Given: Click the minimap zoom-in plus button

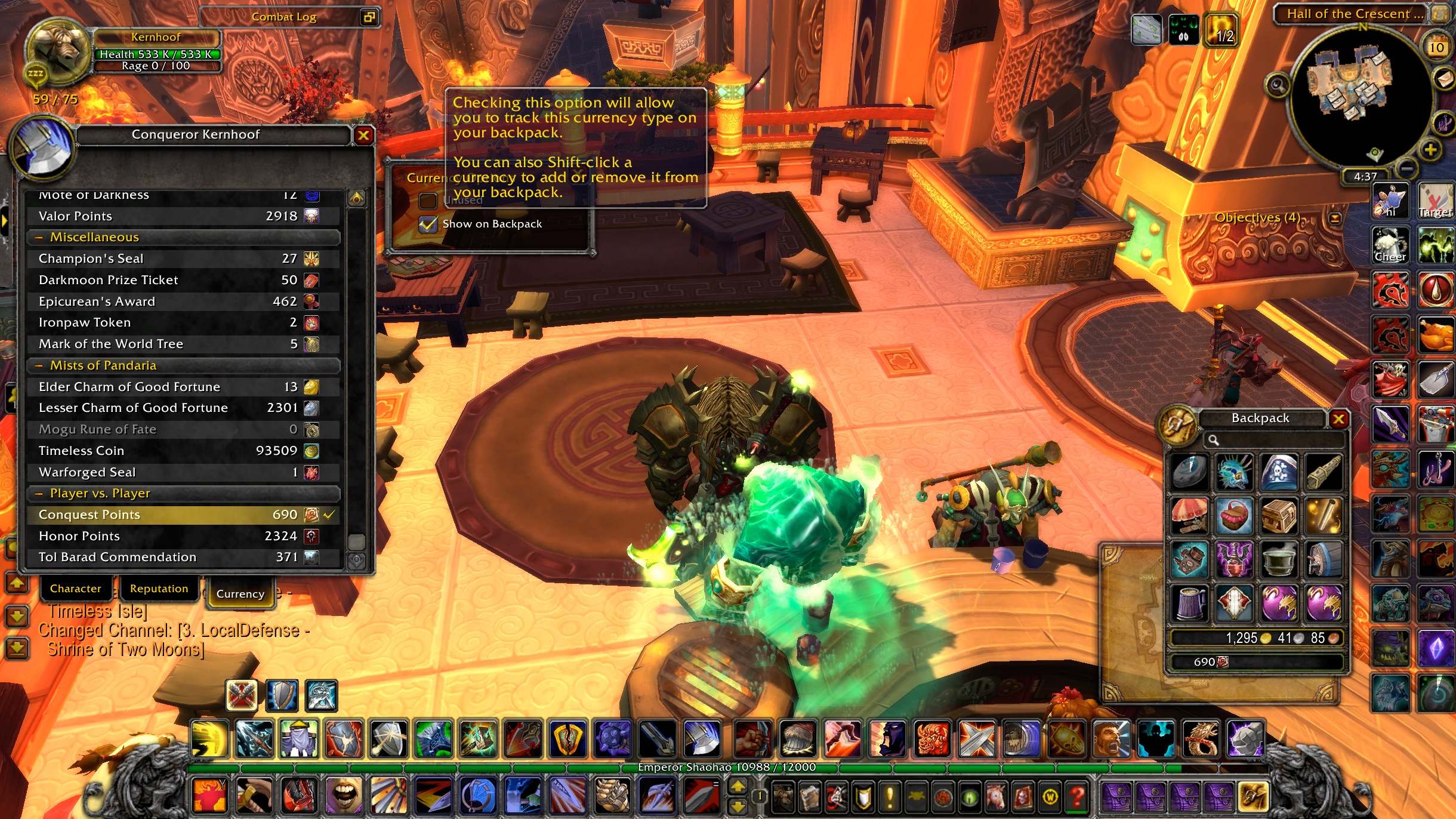Looking at the screenshot, I should [1430, 150].
